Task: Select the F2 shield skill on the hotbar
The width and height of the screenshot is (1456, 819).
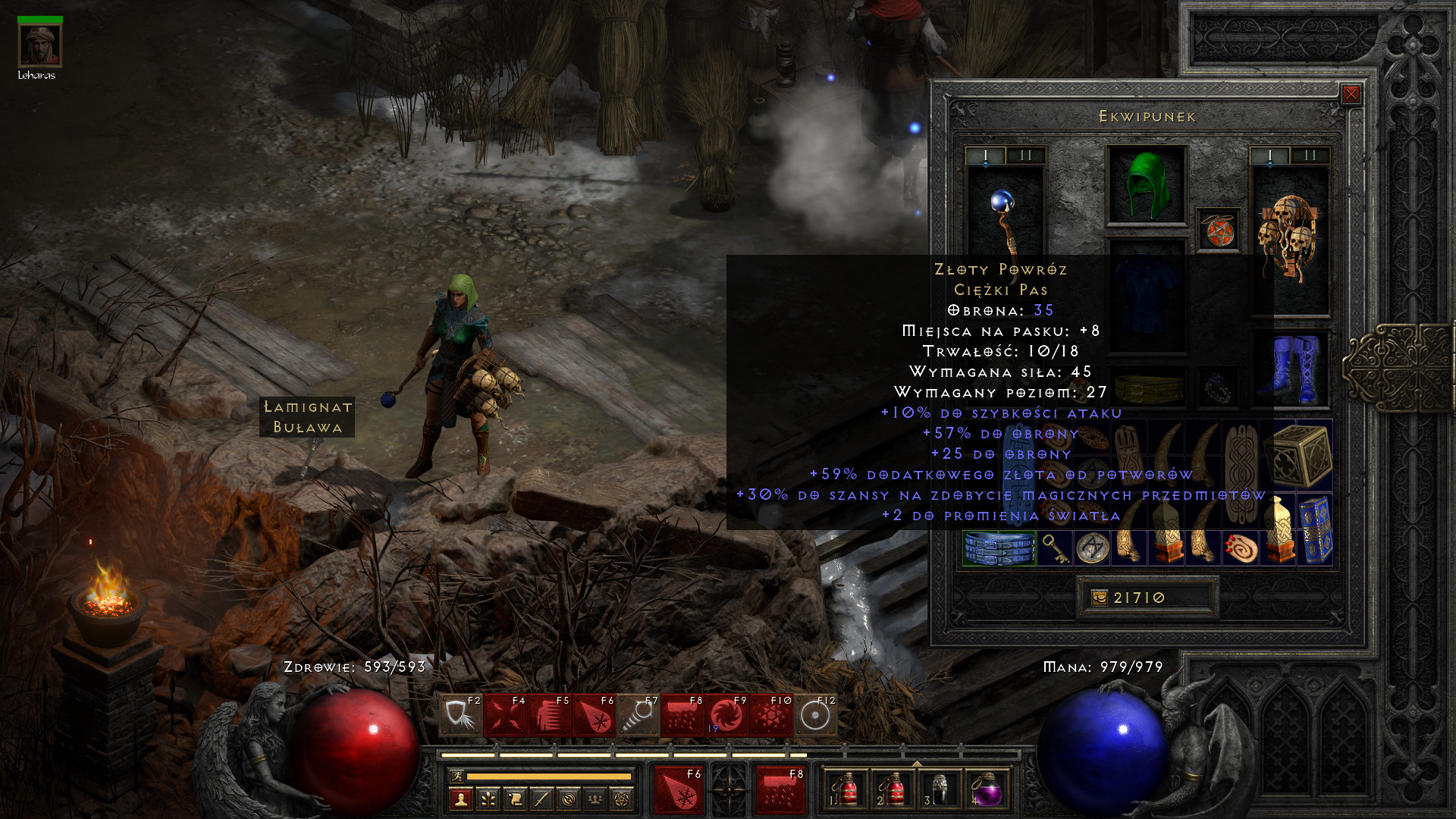Action: point(460,714)
